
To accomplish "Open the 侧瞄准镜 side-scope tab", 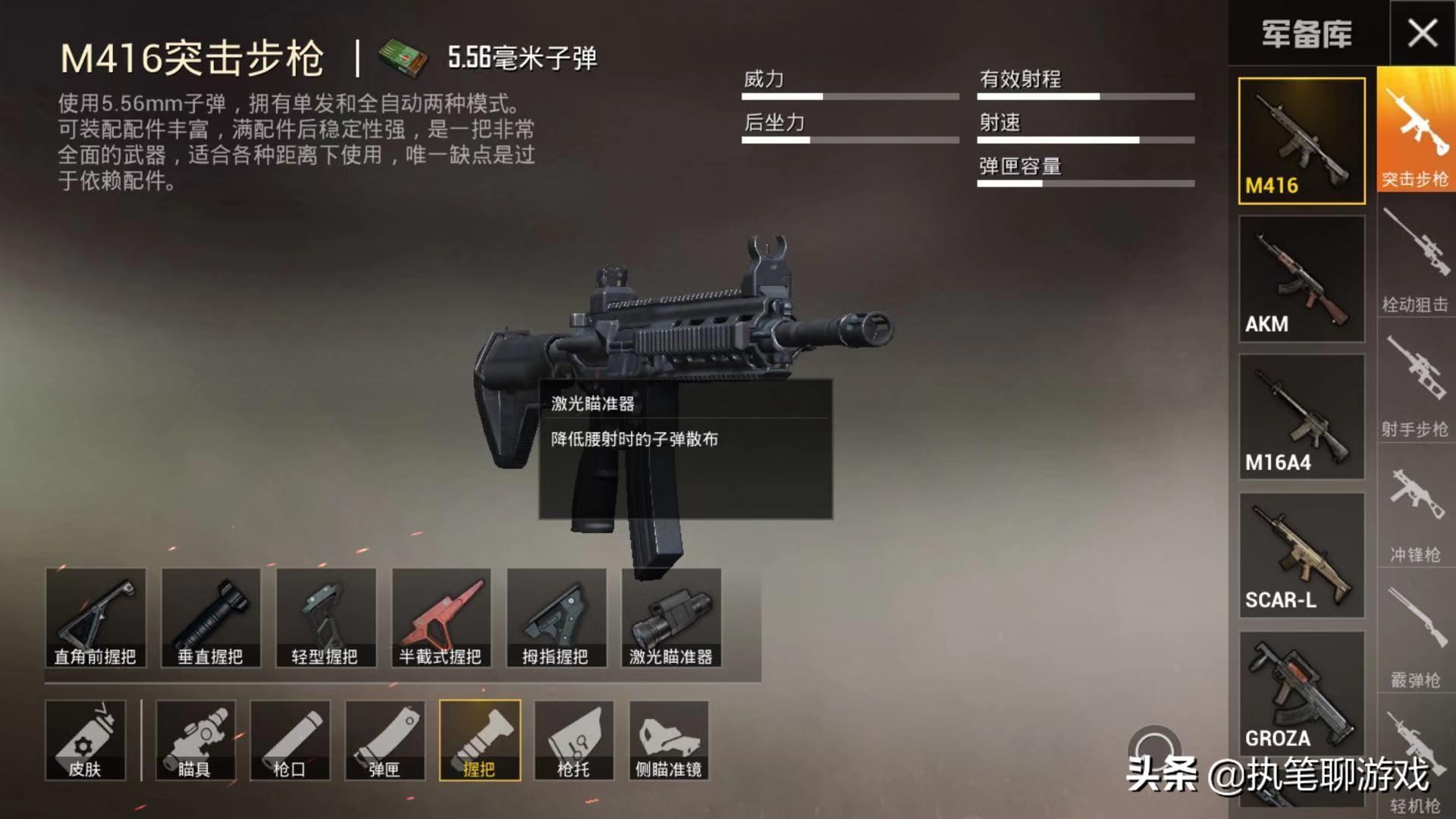I will (x=669, y=739).
